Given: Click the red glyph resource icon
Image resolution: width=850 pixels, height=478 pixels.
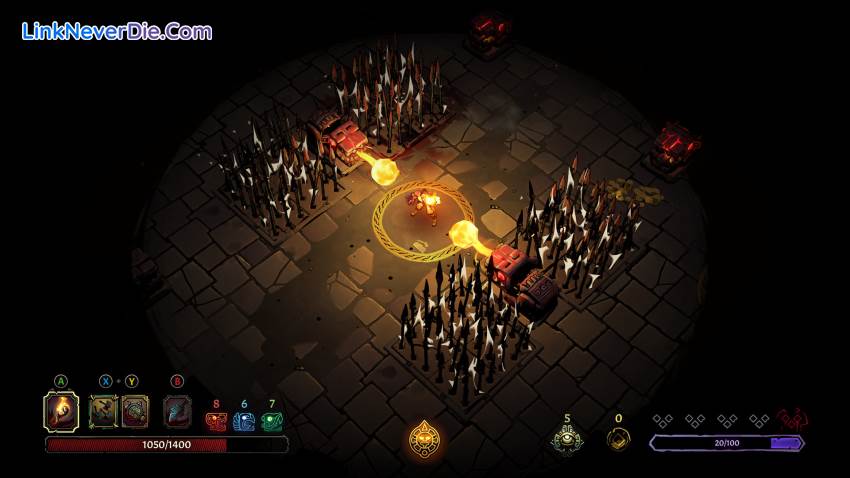Looking at the screenshot, I should tap(216, 422).
